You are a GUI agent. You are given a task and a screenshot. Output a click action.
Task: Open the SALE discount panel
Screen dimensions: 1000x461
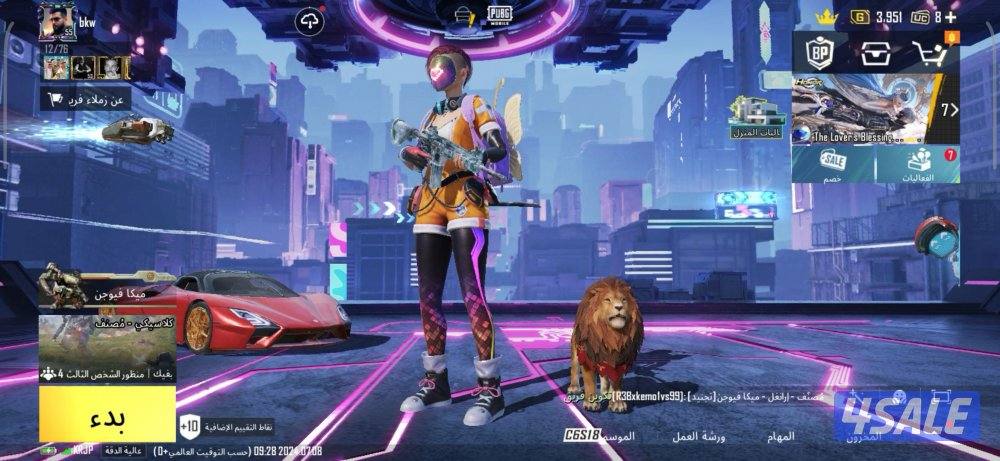[834, 165]
